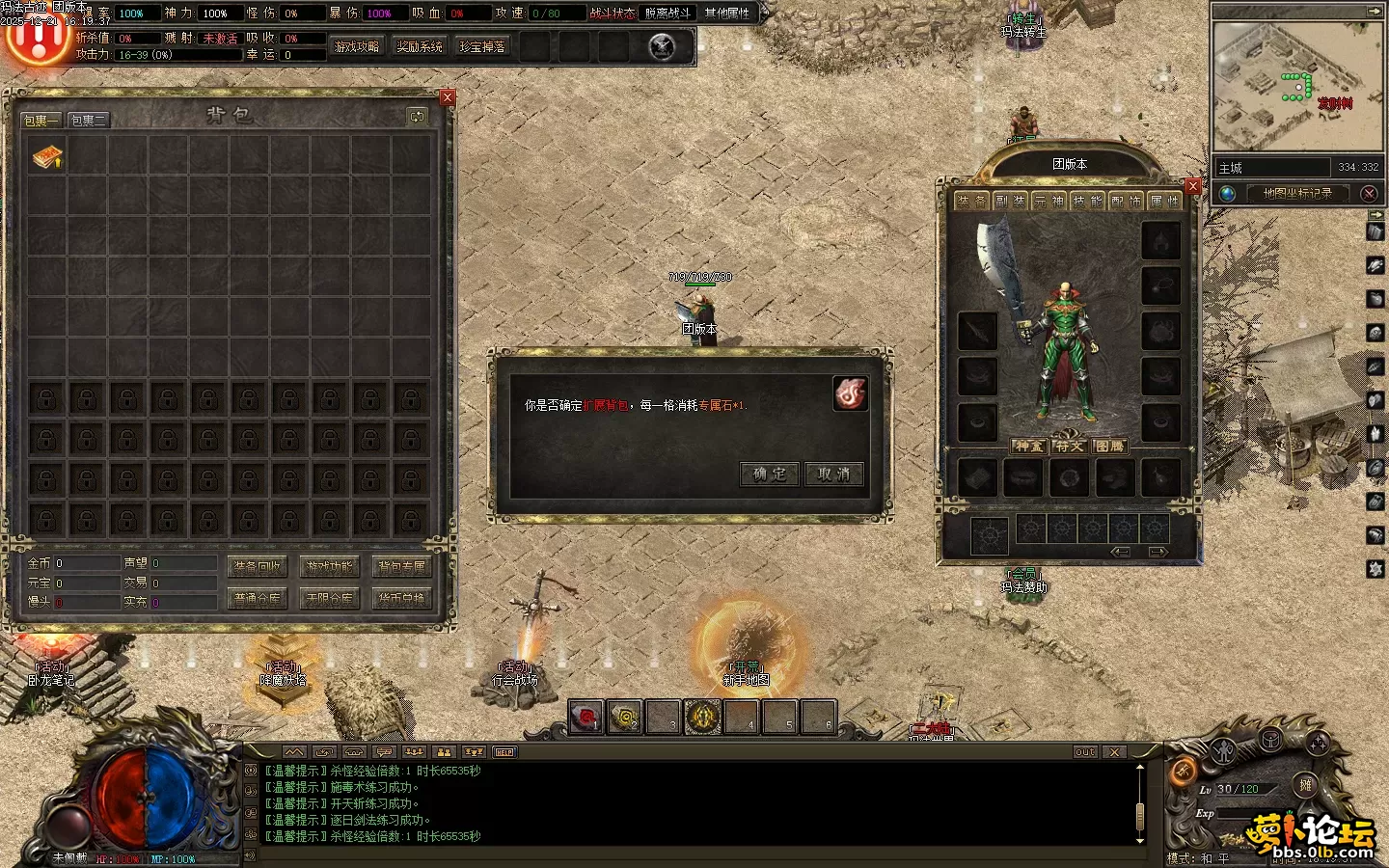View the 珍宝掉落 treasure drops list
The height and width of the screenshot is (868, 1389).
click(482, 46)
